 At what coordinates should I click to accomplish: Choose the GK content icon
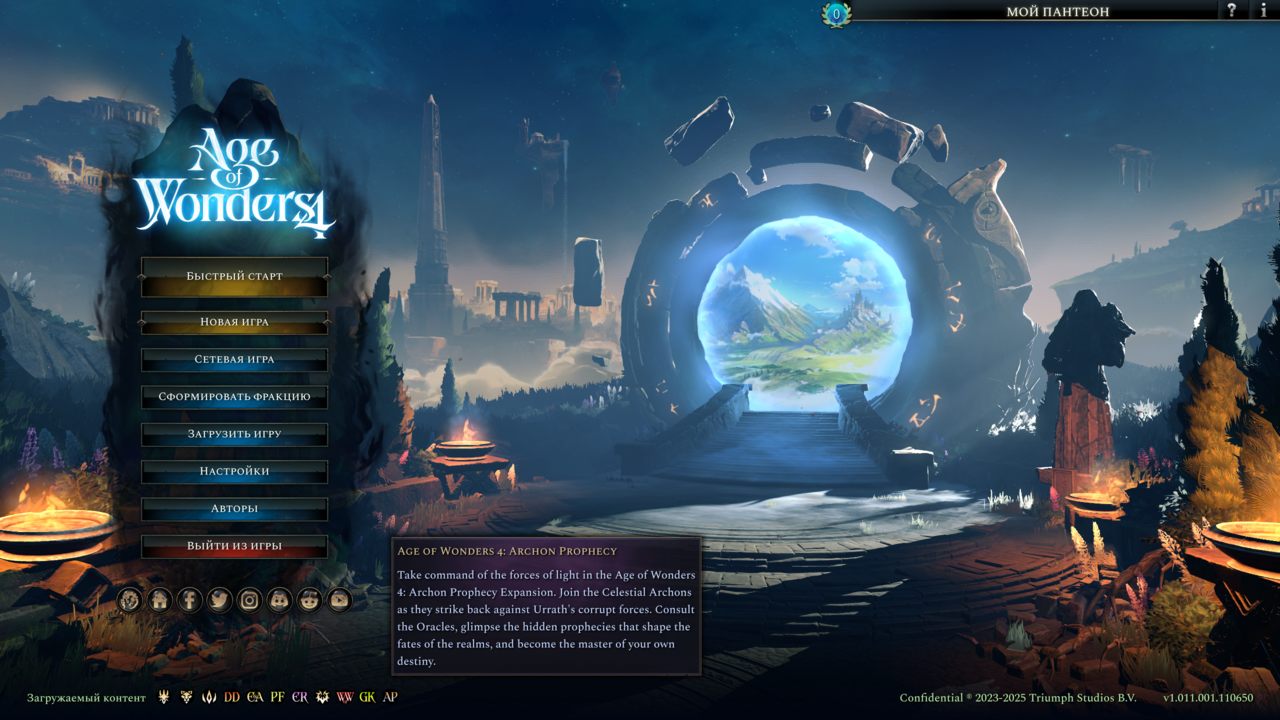(x=367, y=697)
